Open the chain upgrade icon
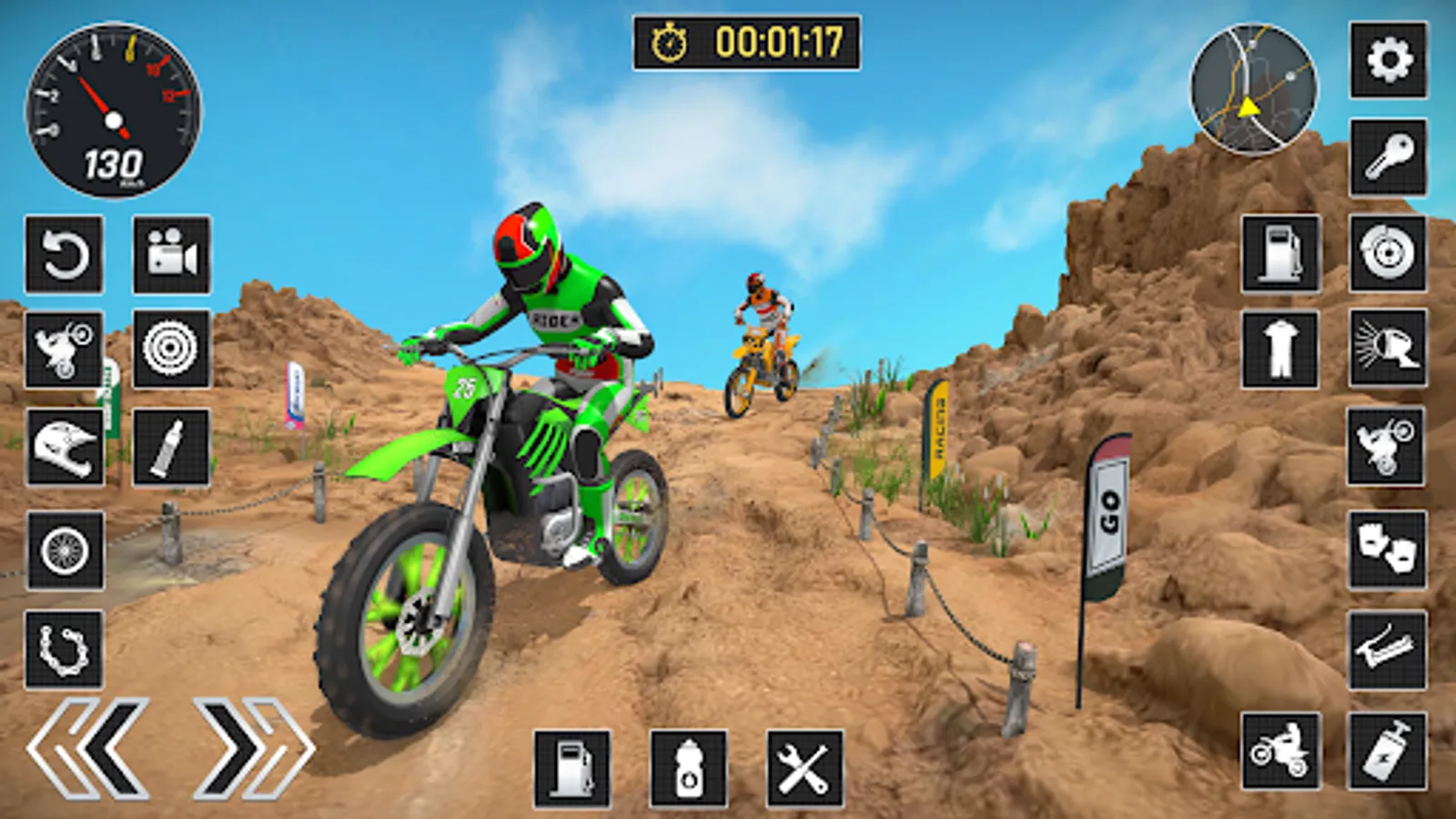The width and height of the screenshot is (1456, 819). pos(62,648)
